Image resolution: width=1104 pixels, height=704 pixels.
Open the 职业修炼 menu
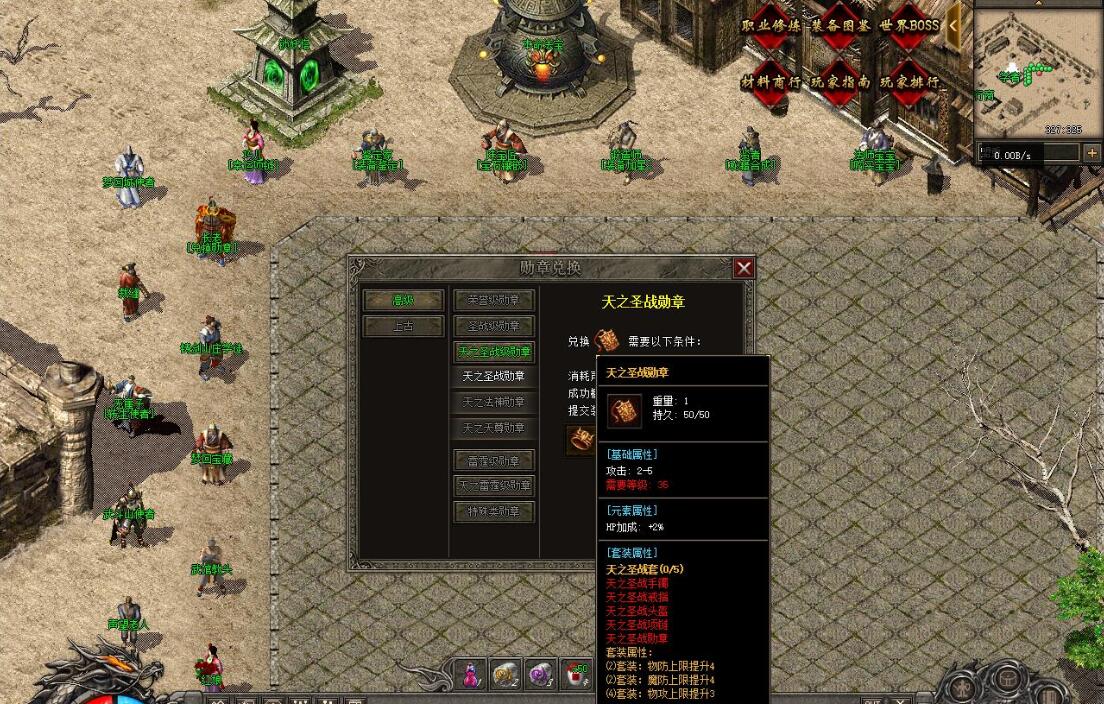(771, 26)
